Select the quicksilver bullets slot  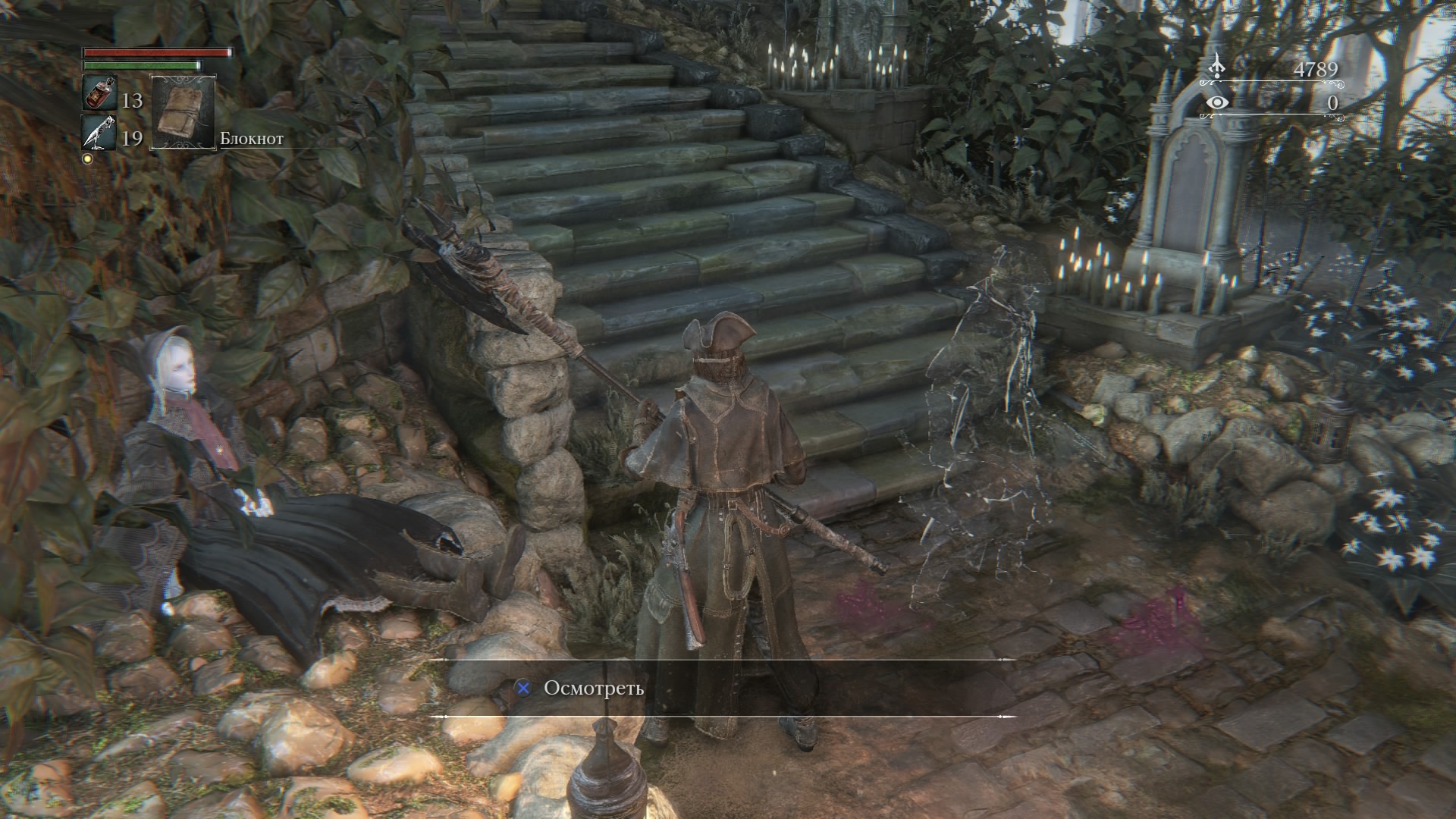point(99,133)
